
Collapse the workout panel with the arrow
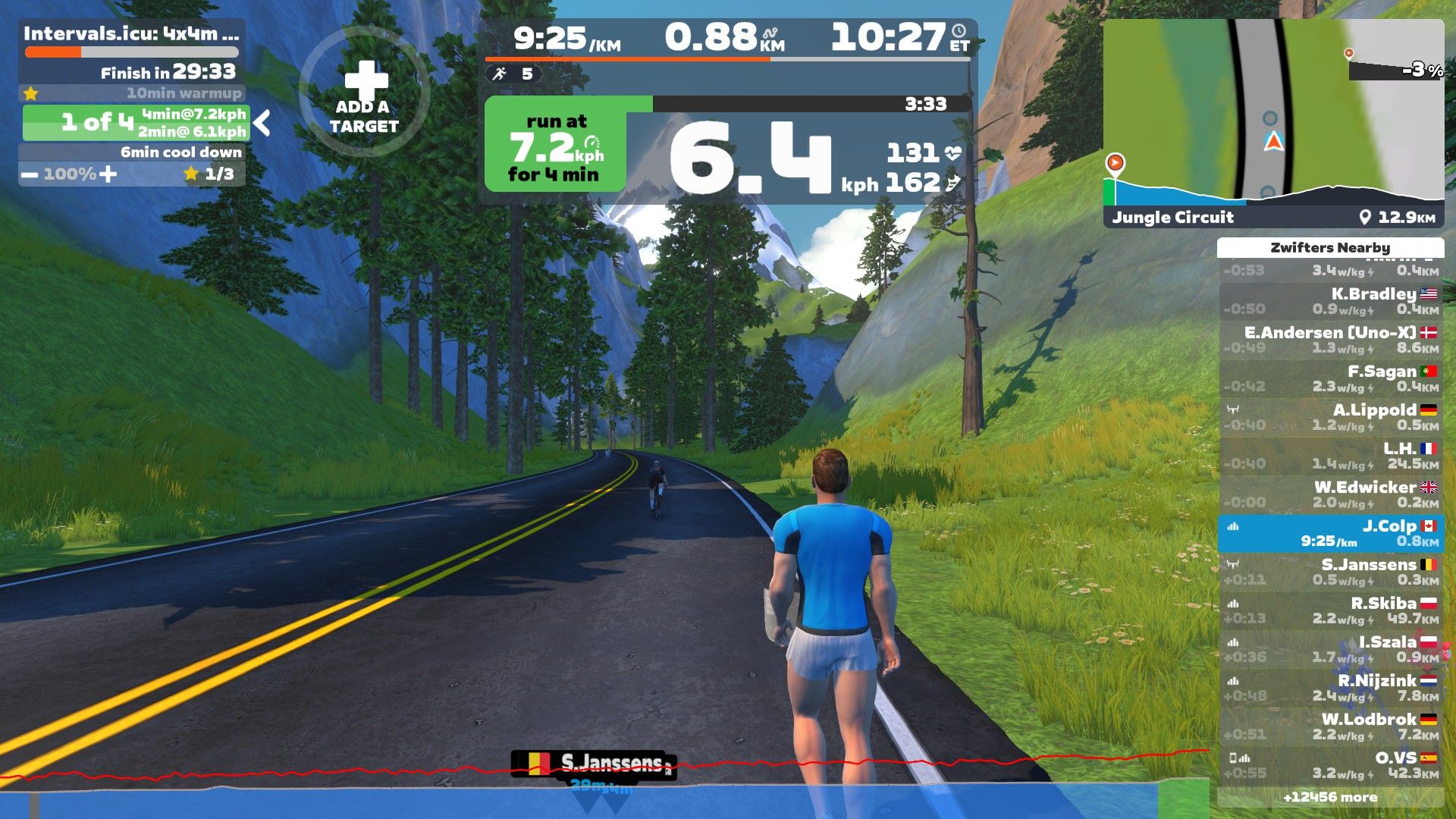262,122
